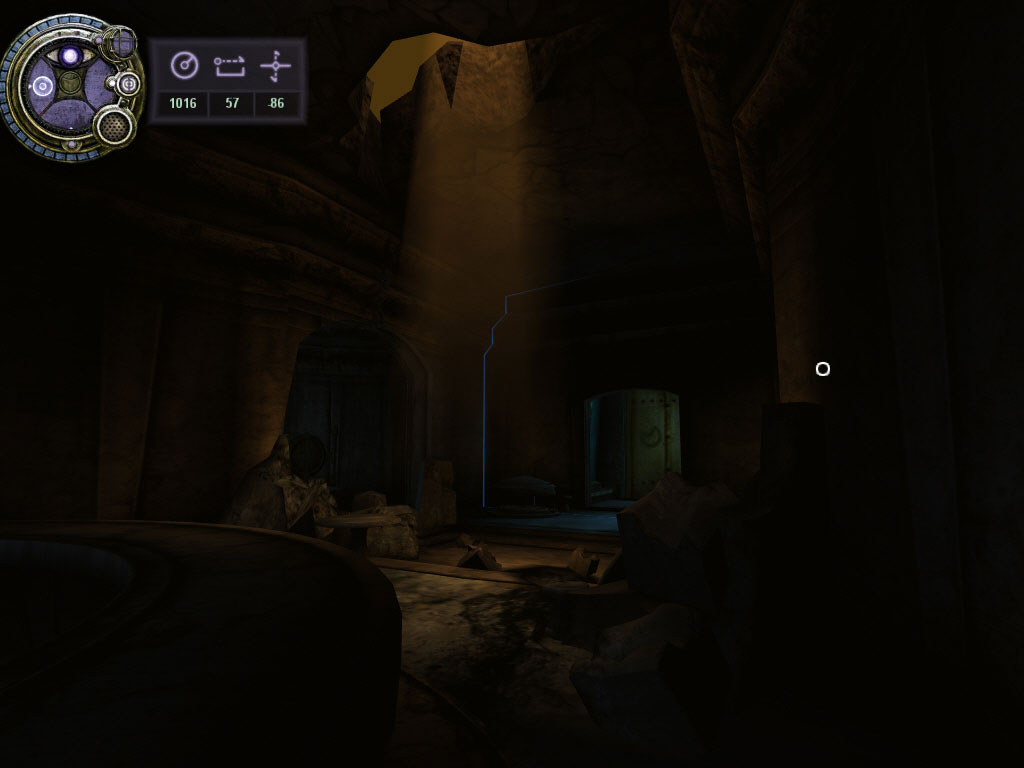The height and width of the screenshot is (768, 1024).
Task: Select the white ring marker on the KI's left
Action: tap(42, 87)
